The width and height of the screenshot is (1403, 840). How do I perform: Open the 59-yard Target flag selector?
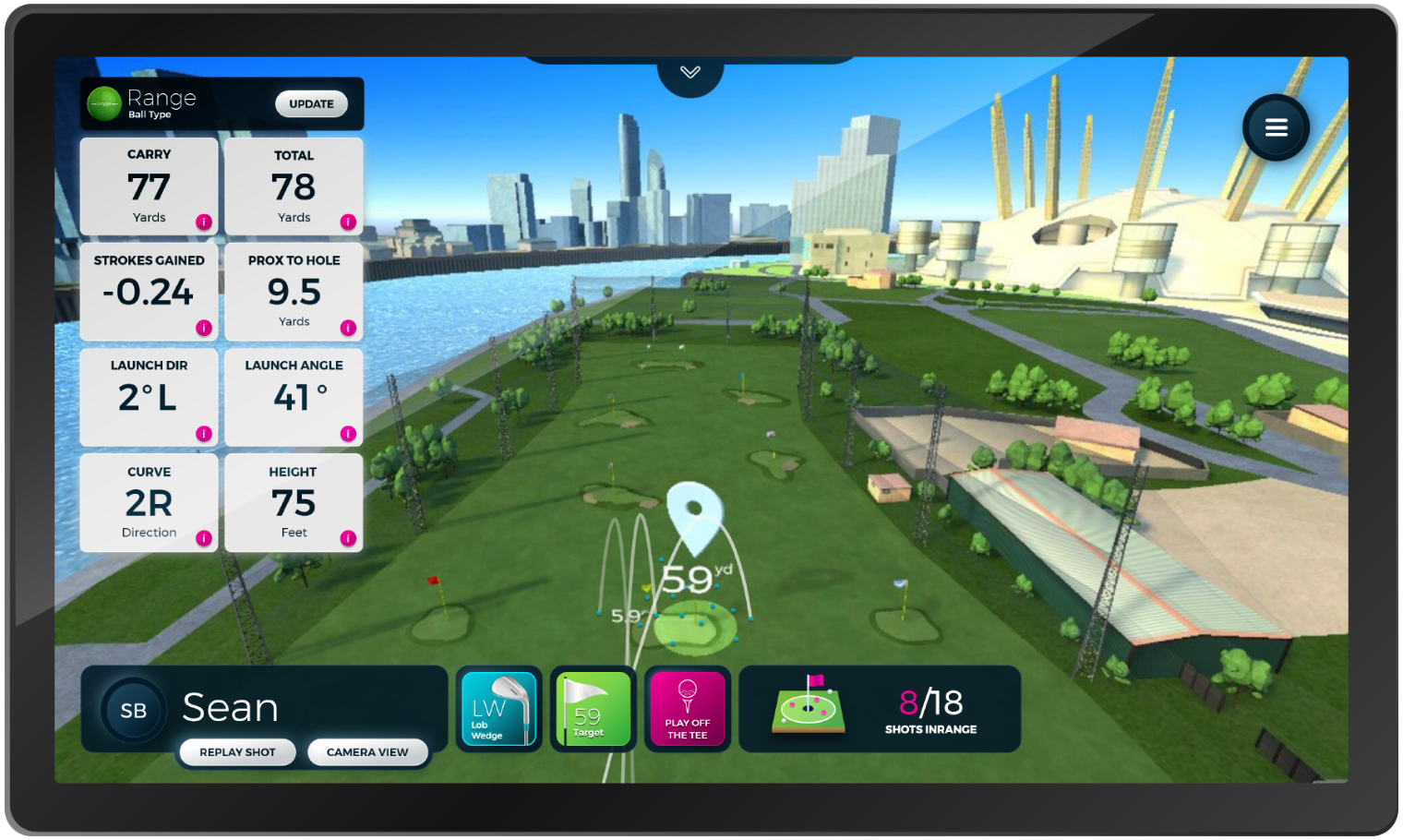point(594,709)
